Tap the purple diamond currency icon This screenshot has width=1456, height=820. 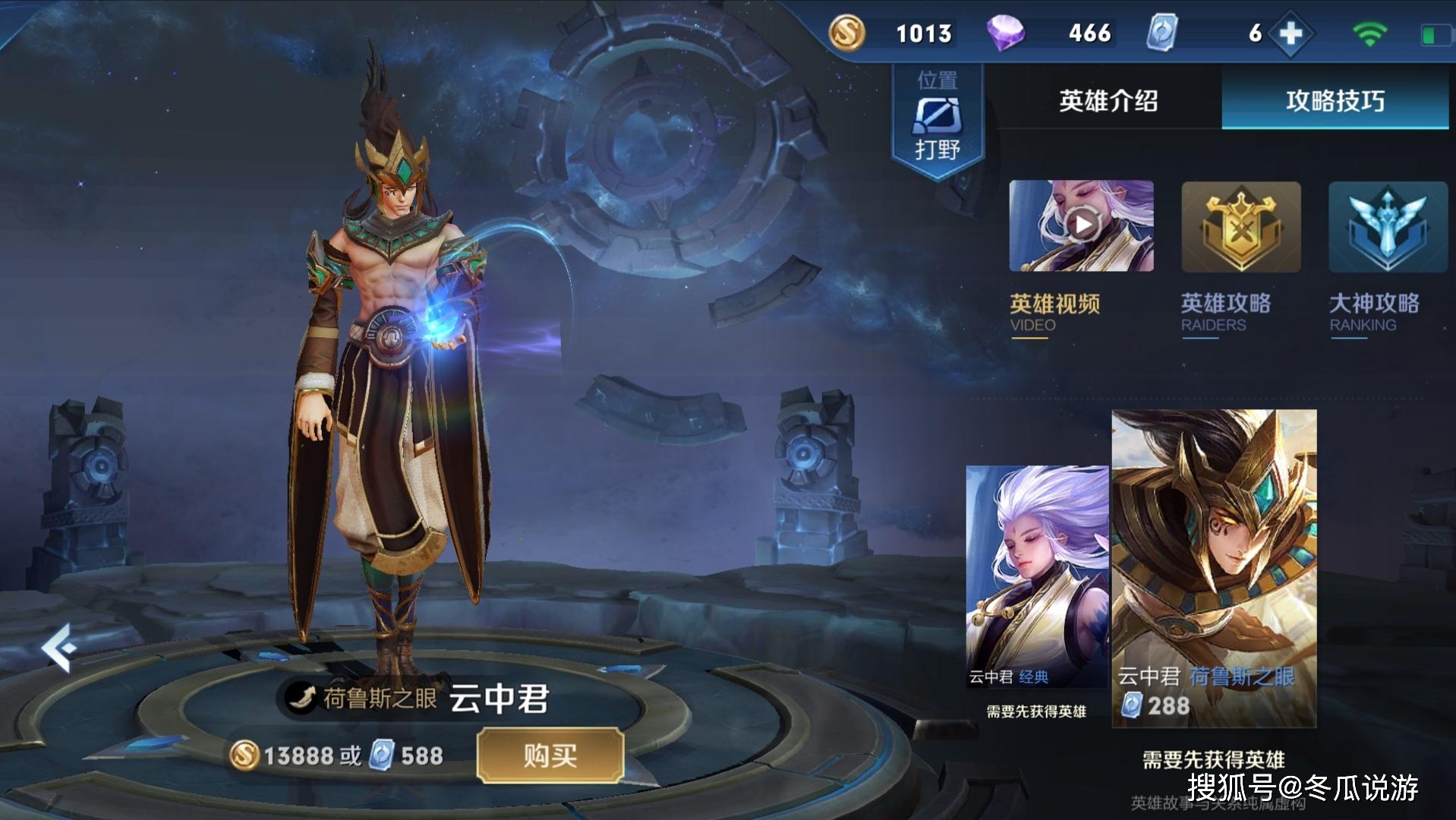(x=1005, y=33)
